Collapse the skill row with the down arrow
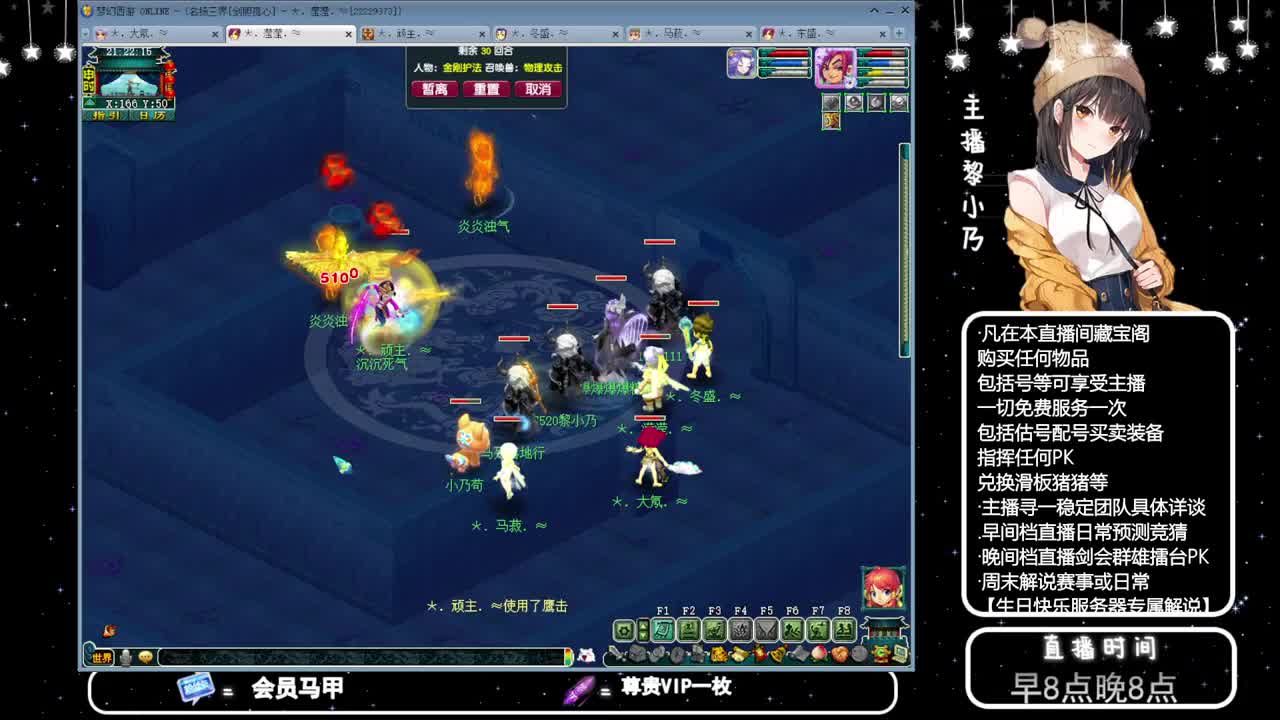Screen dimensions: 1280x720 pos(645,637)
